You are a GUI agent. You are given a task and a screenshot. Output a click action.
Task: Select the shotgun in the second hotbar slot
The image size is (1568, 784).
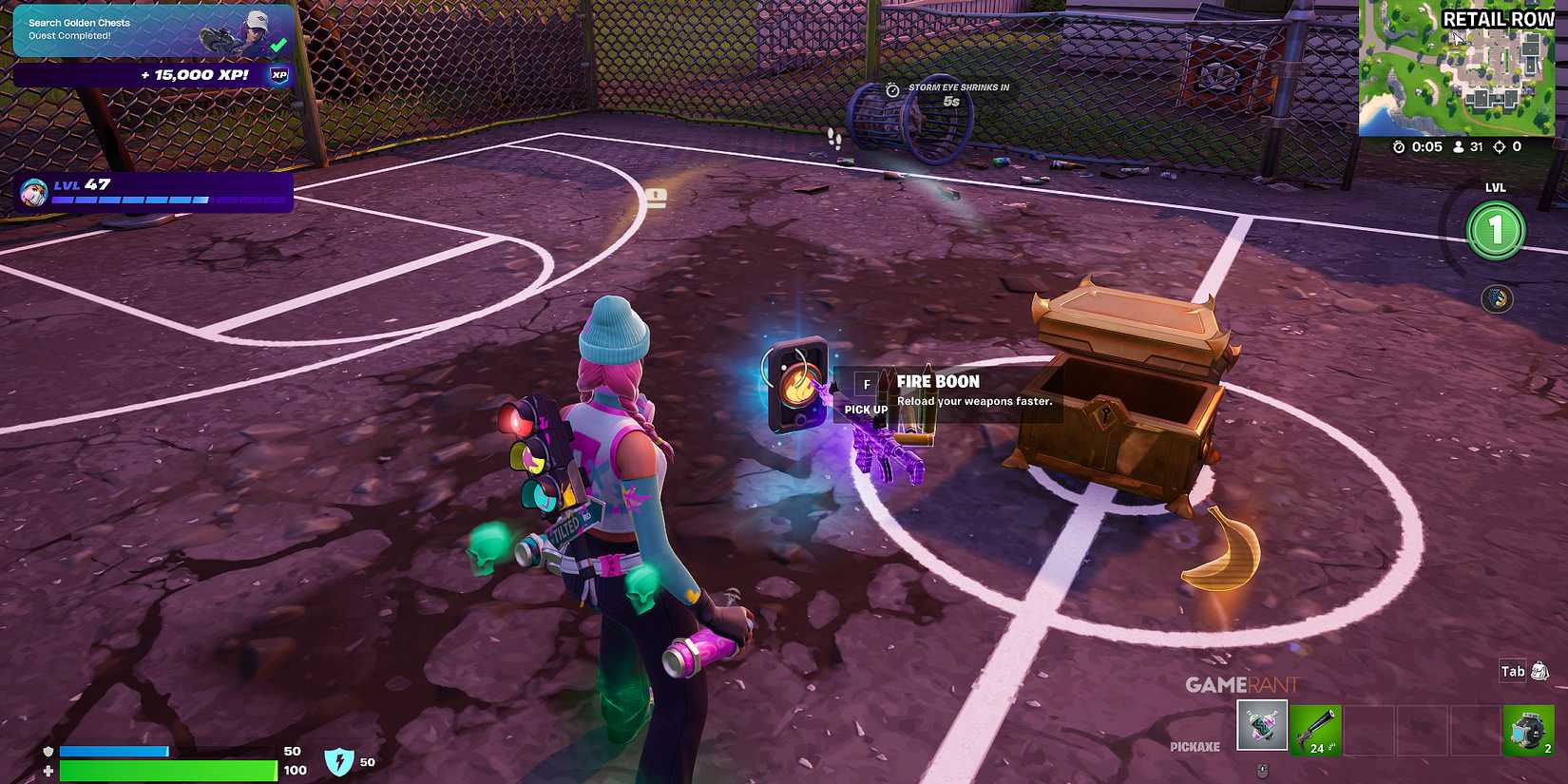1315,728
